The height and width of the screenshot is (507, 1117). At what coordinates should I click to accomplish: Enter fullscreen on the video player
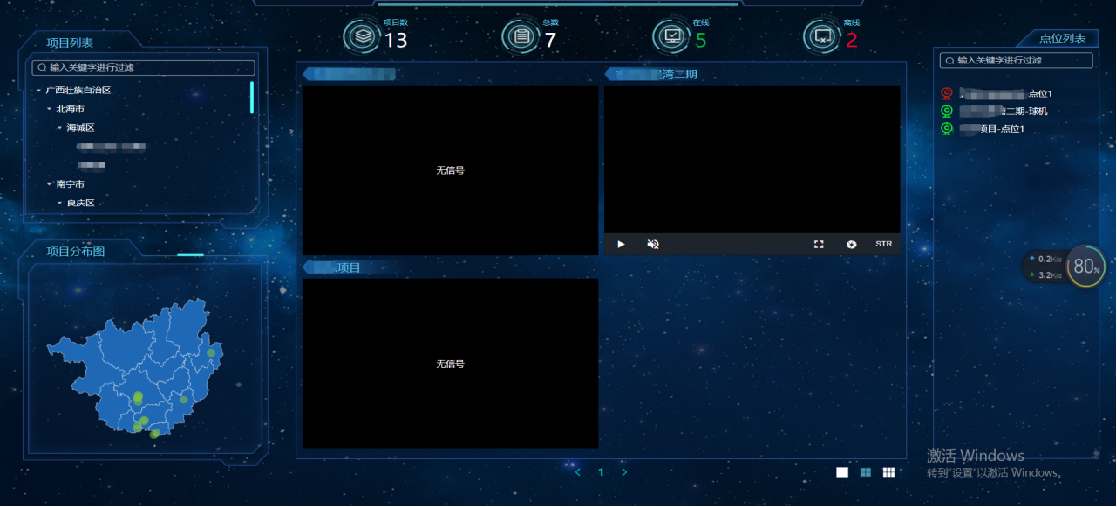coord(818,244)
